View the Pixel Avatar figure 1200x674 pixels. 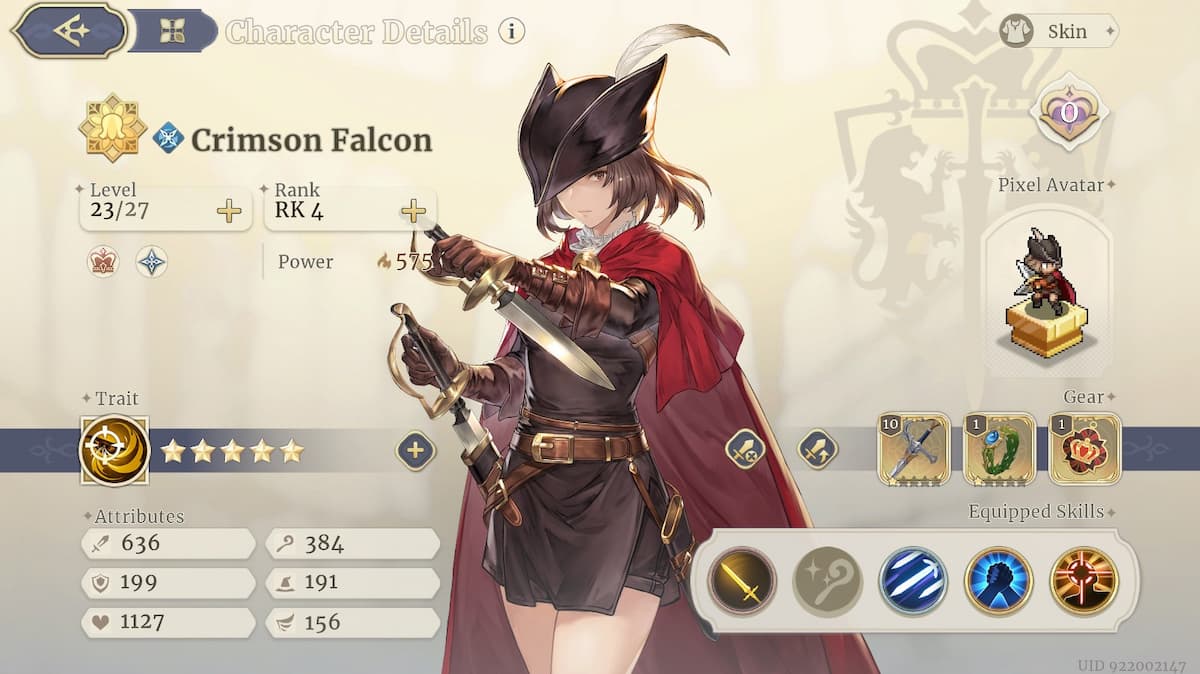pyautogui.click(x=1045, y=290)
